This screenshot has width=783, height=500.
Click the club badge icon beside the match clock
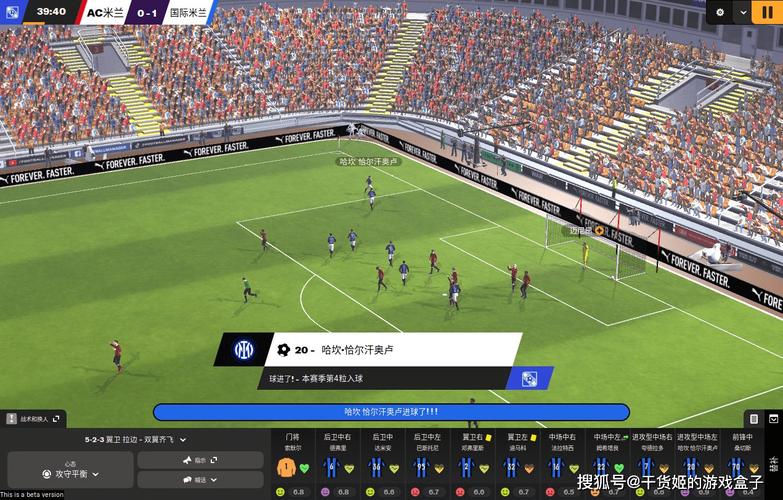(12, 12)
